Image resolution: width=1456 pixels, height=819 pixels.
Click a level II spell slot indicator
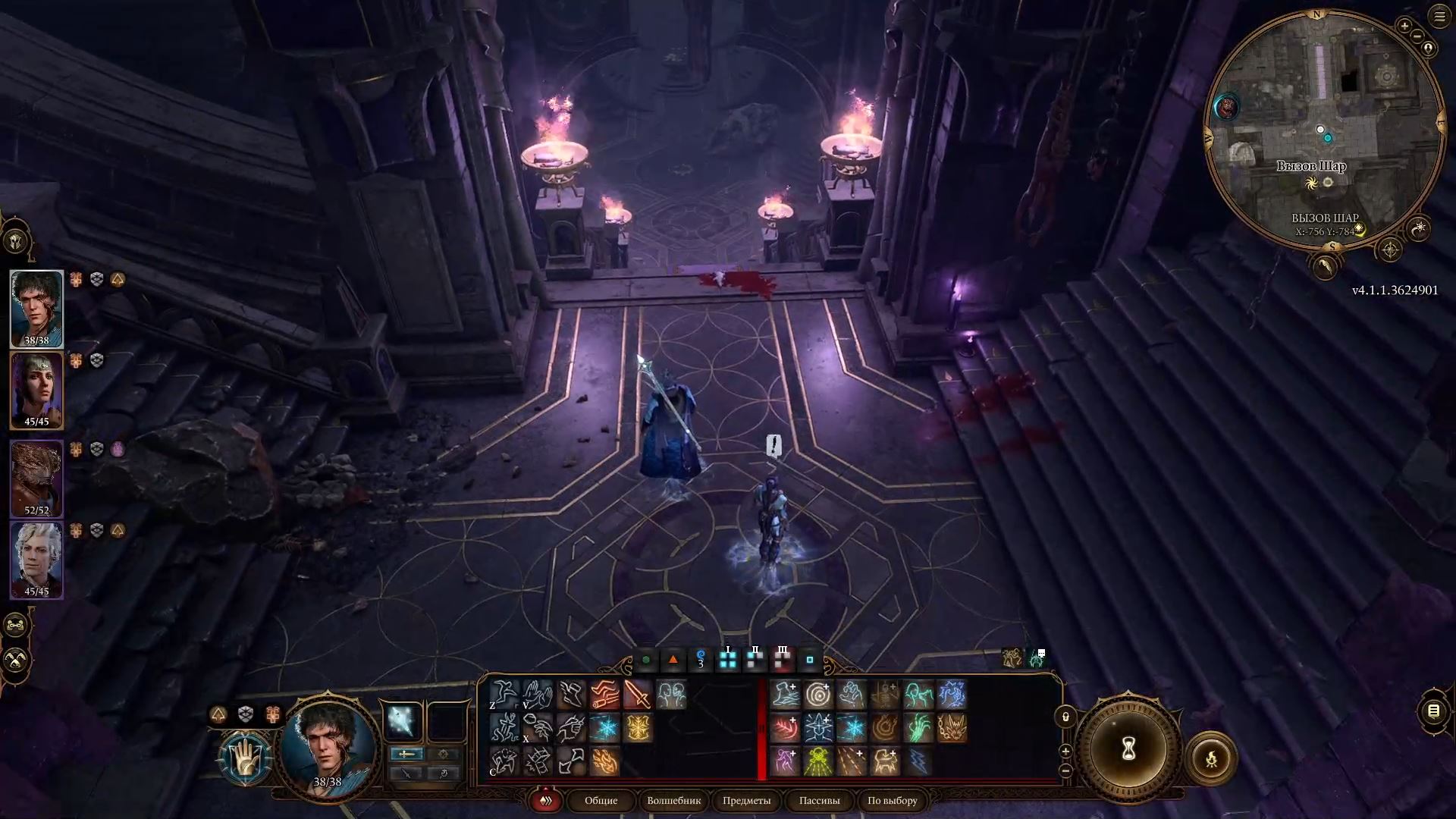pos(755,659)
